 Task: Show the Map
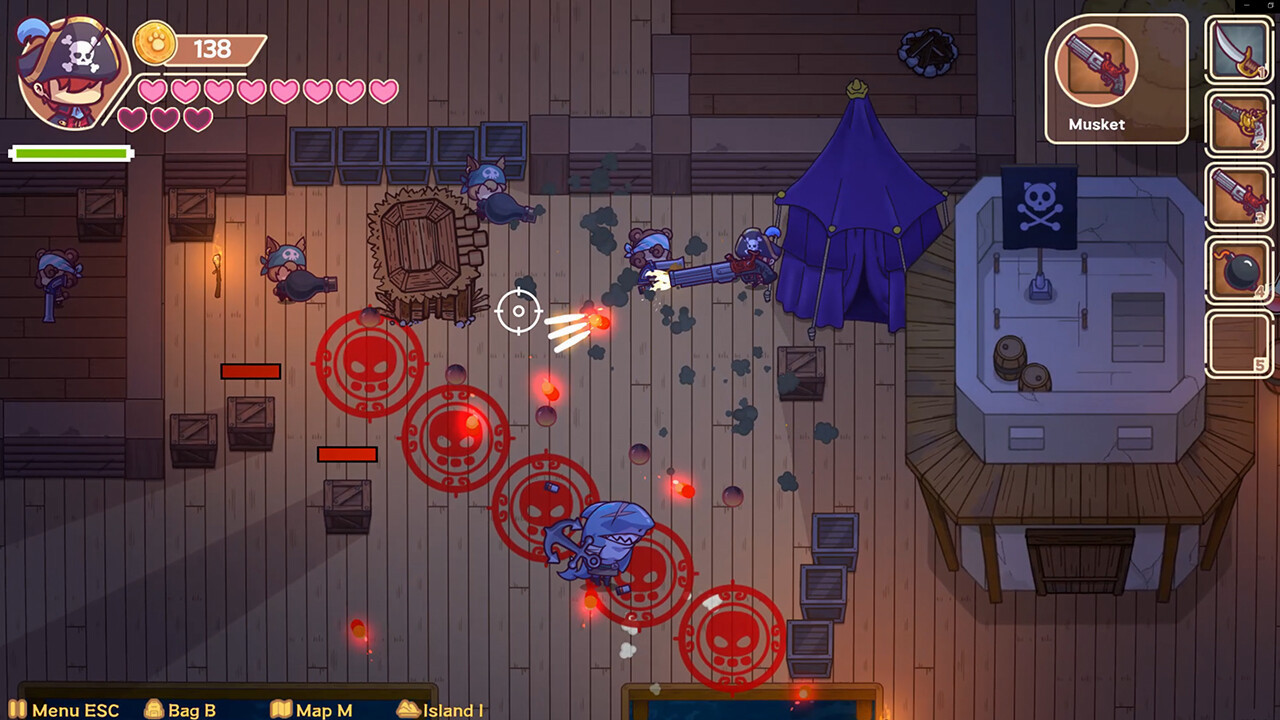point(311,710)
